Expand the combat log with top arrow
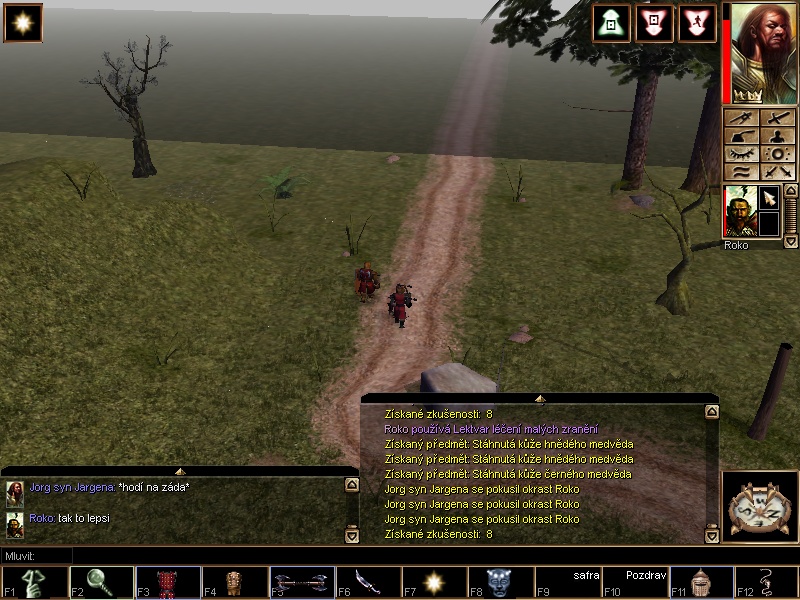The image size is (800, 600). pos(540,398)
